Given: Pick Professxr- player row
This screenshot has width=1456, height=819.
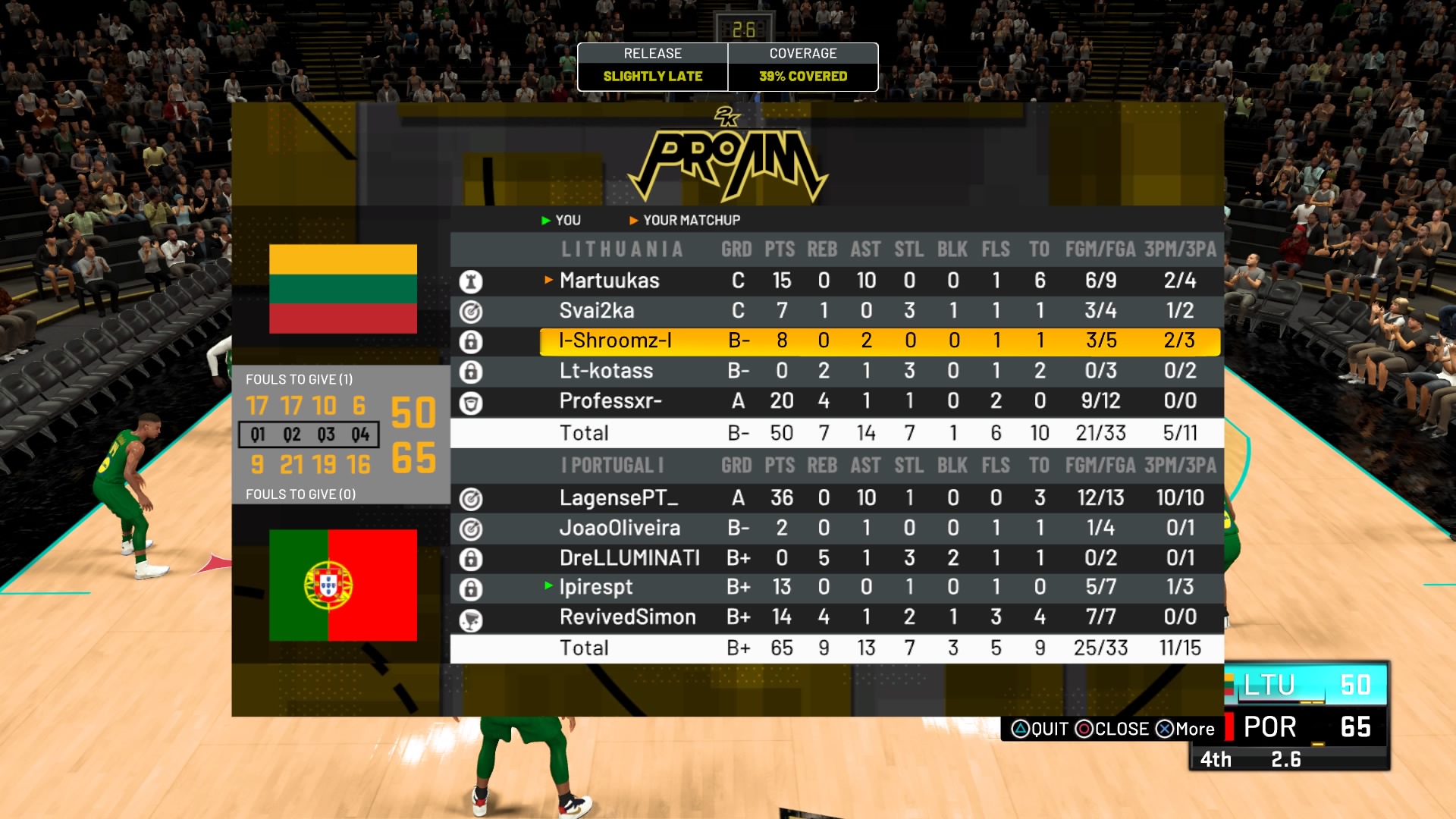Looking at the screenshot, I should [x=610, y=401].
